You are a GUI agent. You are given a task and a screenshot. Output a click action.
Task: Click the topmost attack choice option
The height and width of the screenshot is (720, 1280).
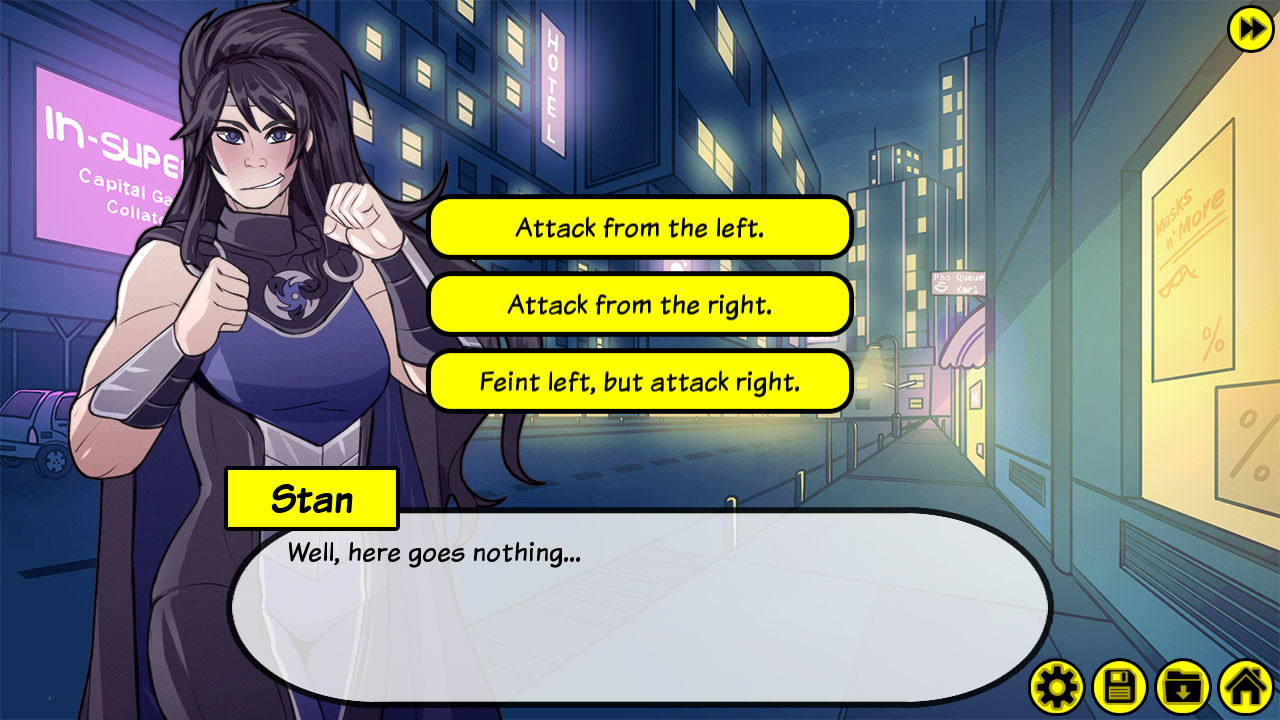click(639, 227)
